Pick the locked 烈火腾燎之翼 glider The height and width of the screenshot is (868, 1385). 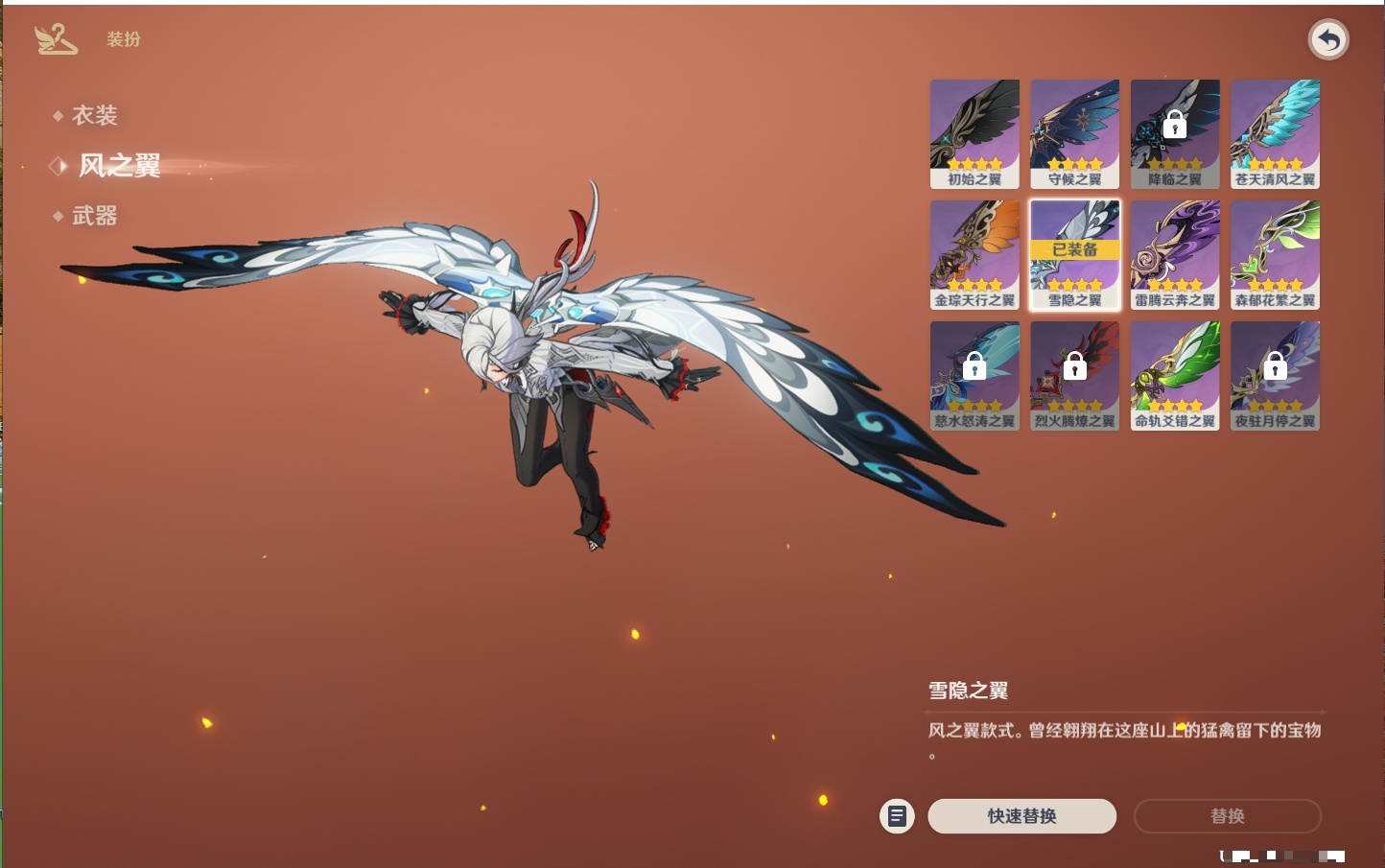(1074, 375)
